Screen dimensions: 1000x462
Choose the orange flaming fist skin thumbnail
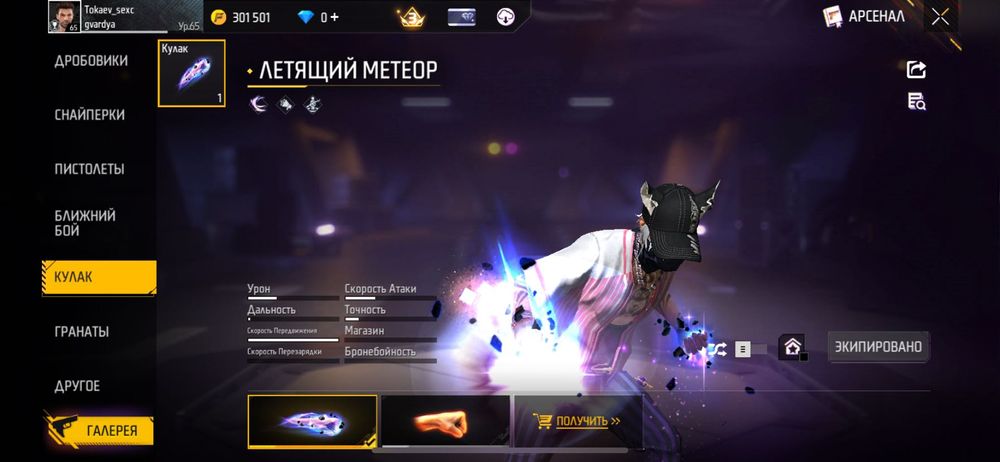[x=445, y=420]
